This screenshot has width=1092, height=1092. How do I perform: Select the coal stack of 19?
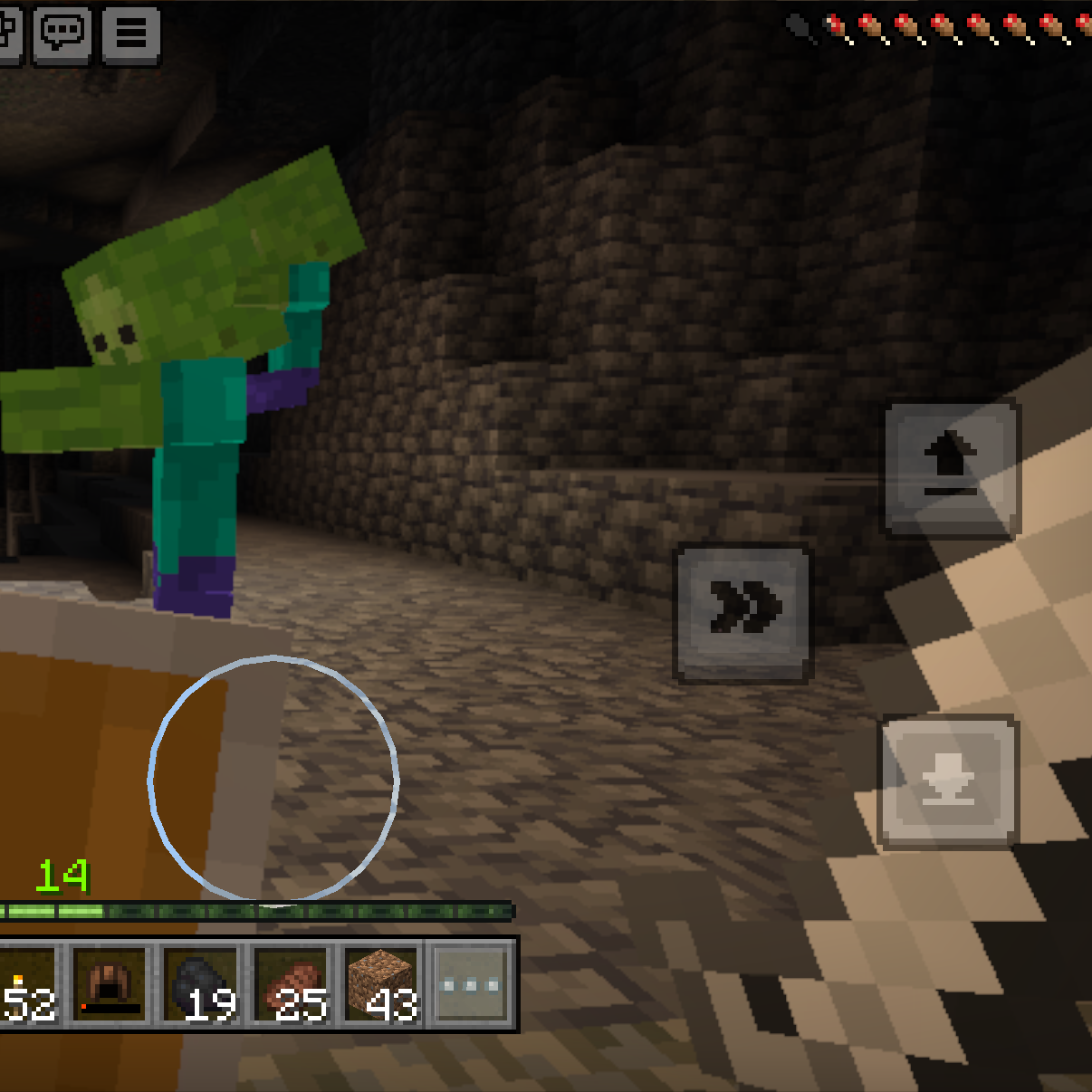pyautogui.click(x=201, y=983)
